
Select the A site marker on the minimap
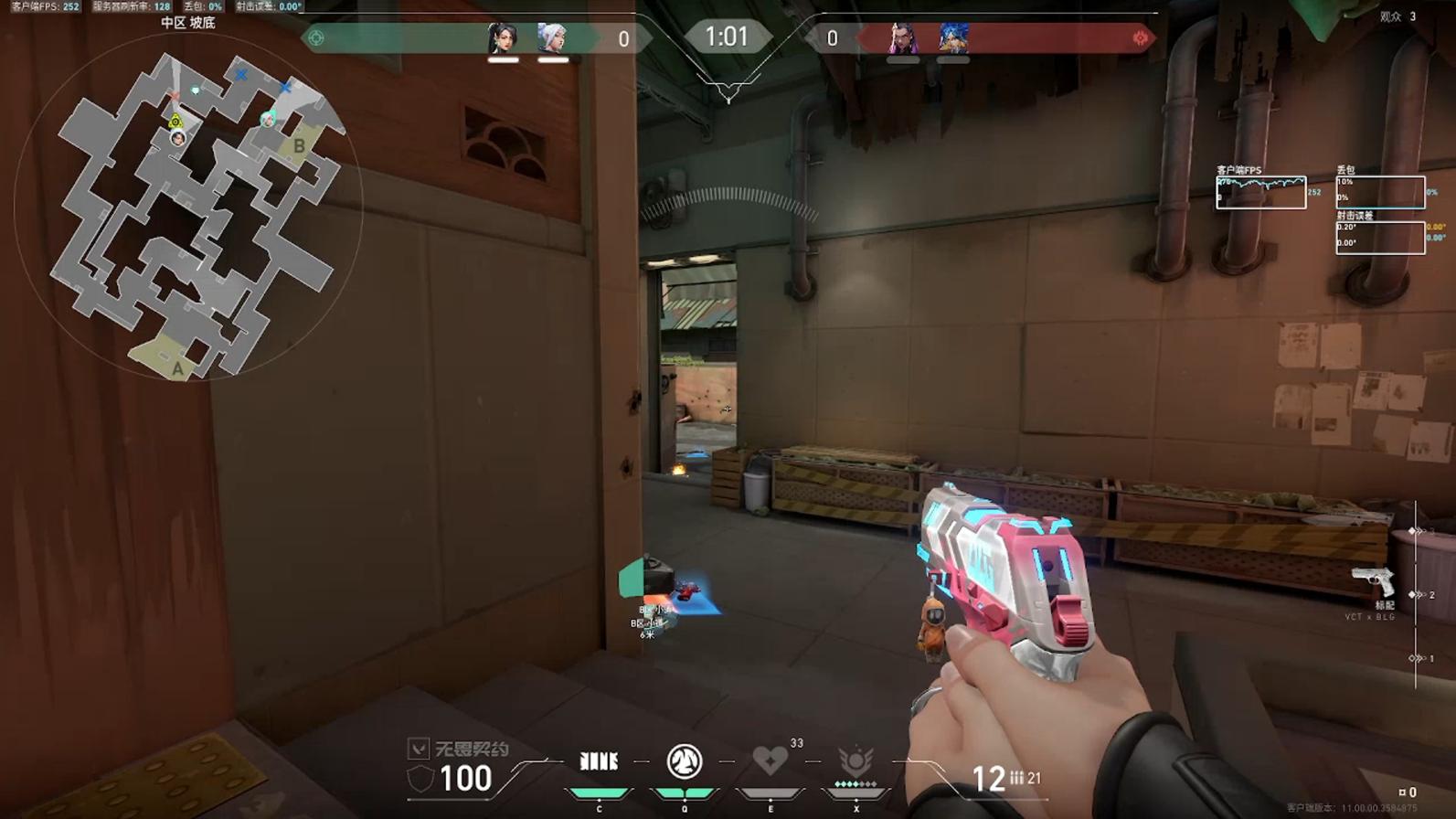tap(177, 368)
